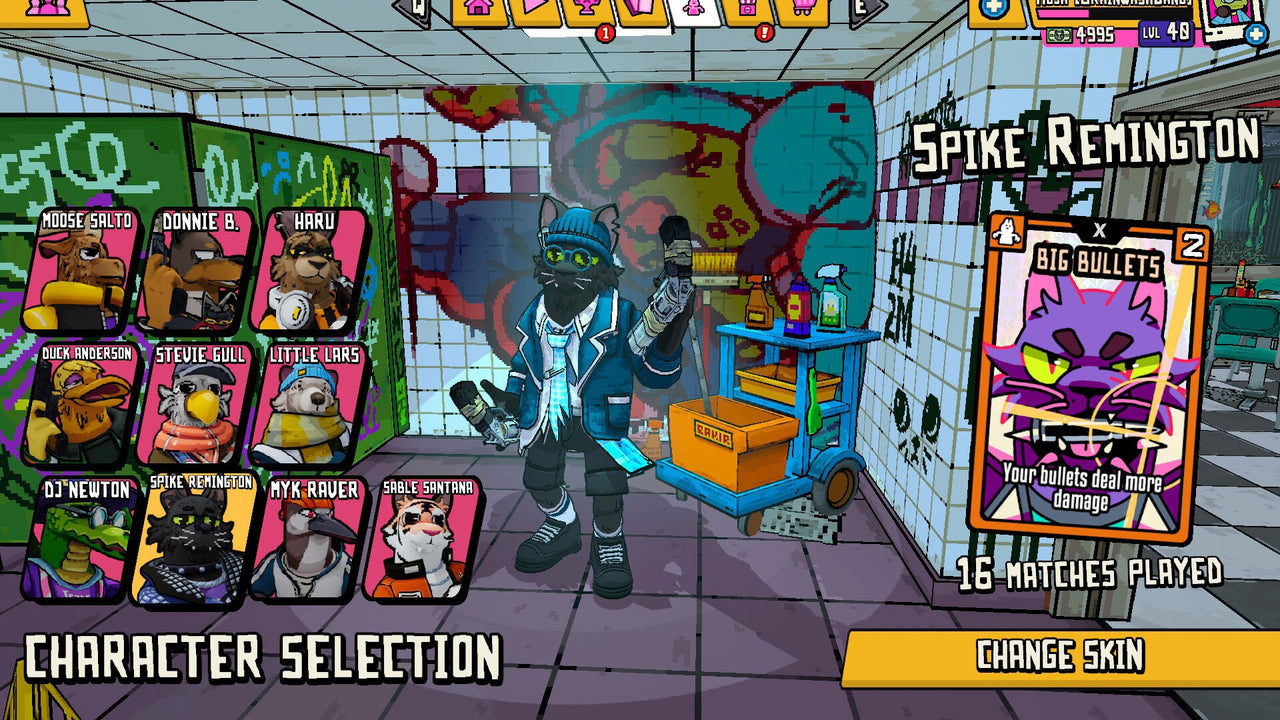Image resolution: width=1280 pixels, height=720 pixels.
Task: Click the money bill icon beside 4995
Action: (x=1060, y=34)
